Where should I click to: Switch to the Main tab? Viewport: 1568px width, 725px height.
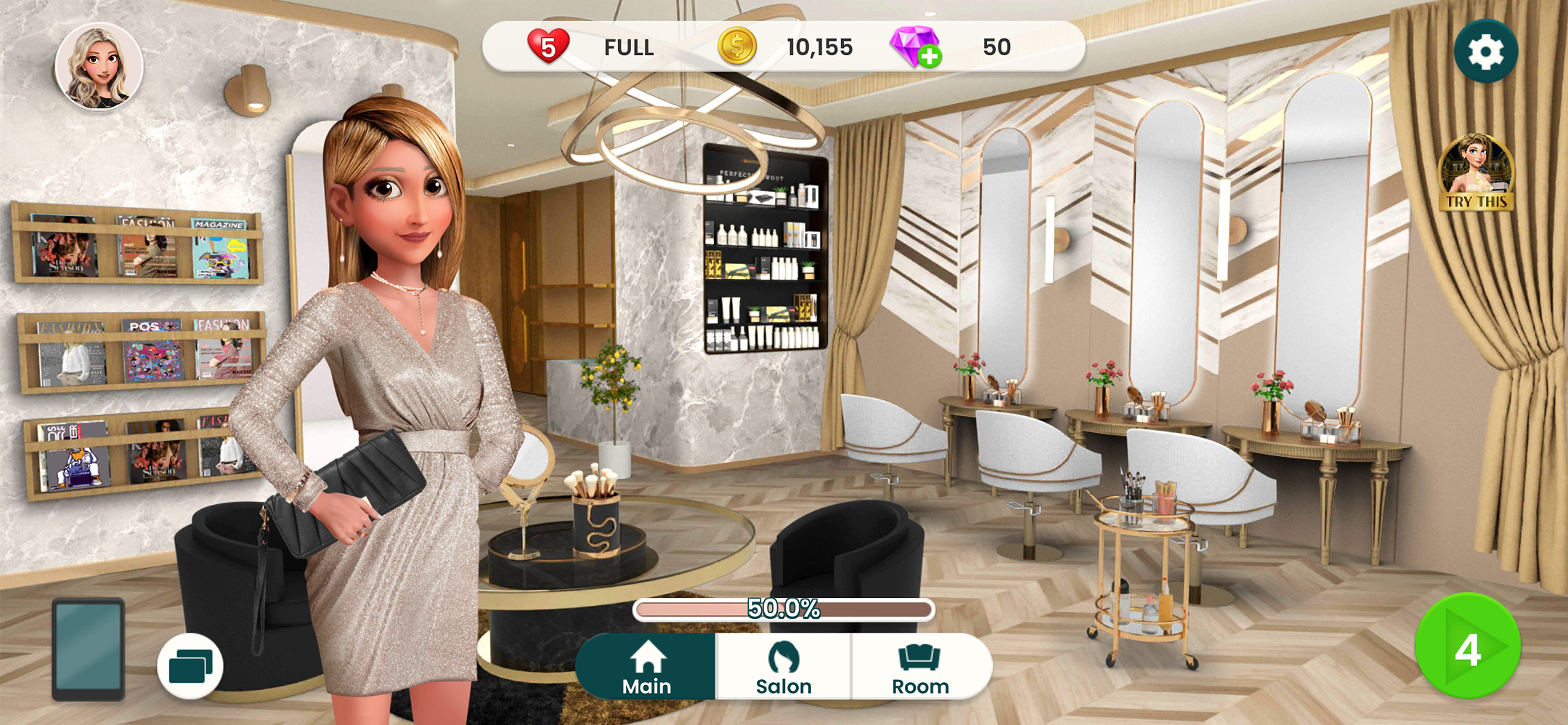tap(646, 667)
